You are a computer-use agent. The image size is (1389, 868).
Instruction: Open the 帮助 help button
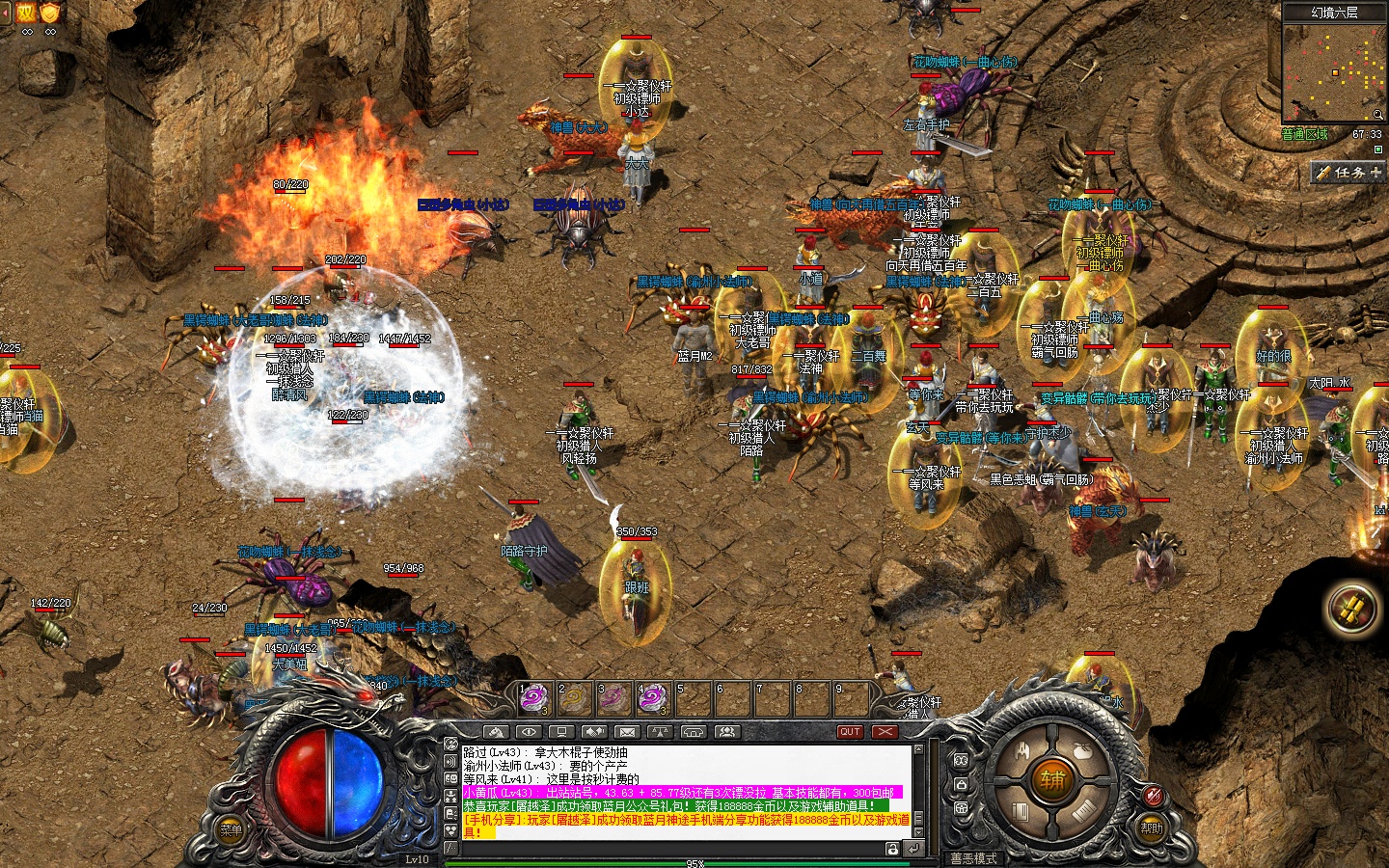point(1152,827)
